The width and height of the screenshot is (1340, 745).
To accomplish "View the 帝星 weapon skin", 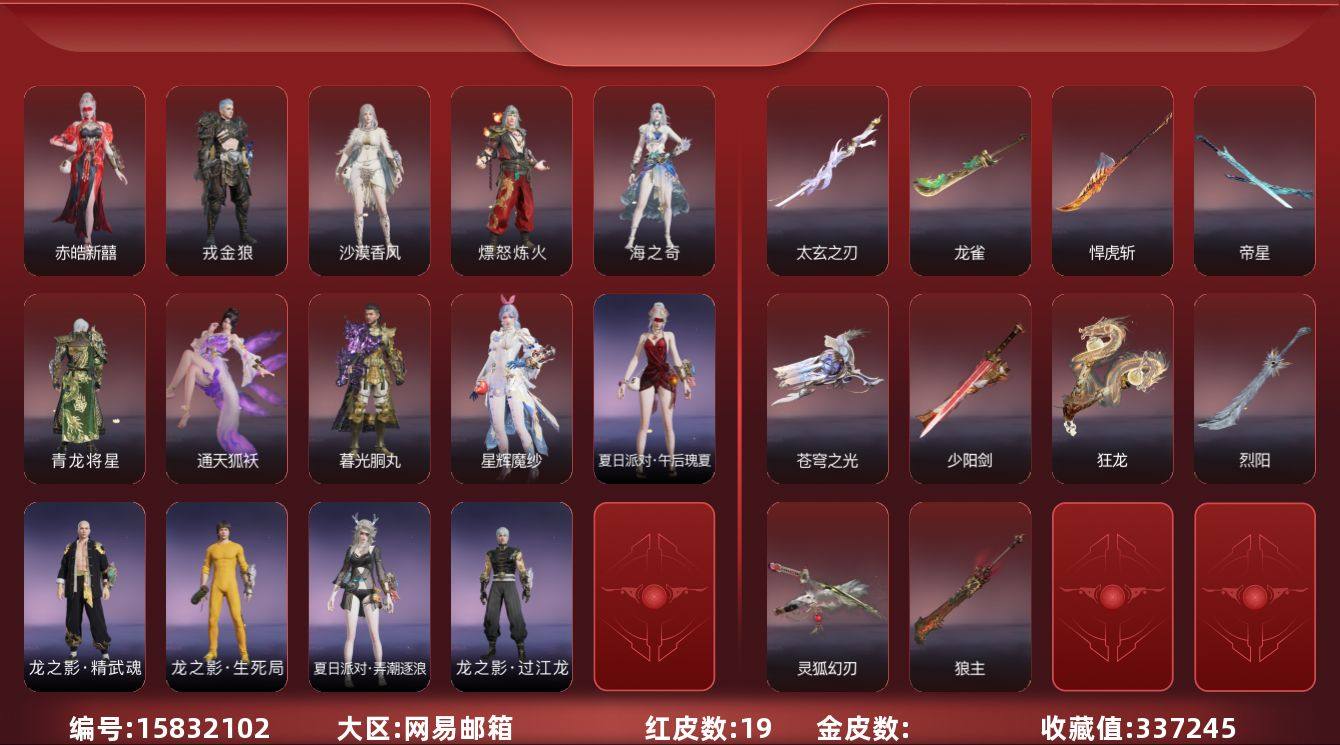I will point(1253,178).
